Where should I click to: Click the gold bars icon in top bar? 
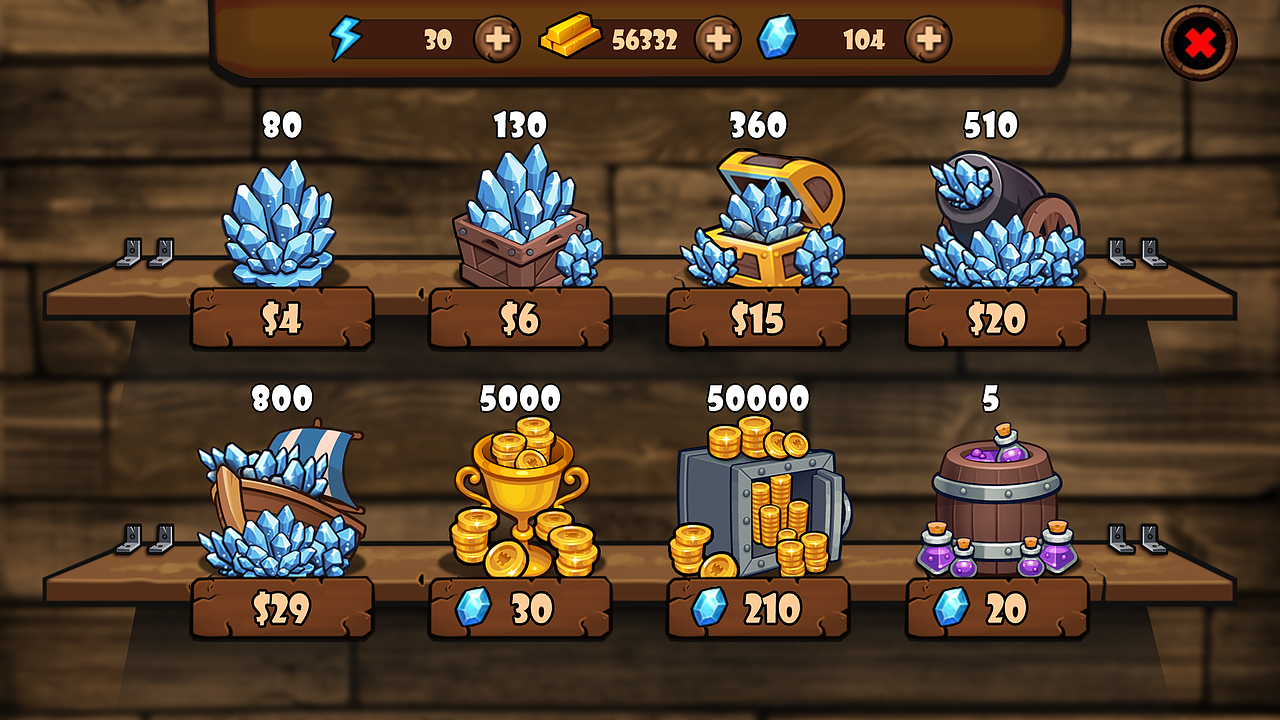pyautogui.click(x=569, y=39)
